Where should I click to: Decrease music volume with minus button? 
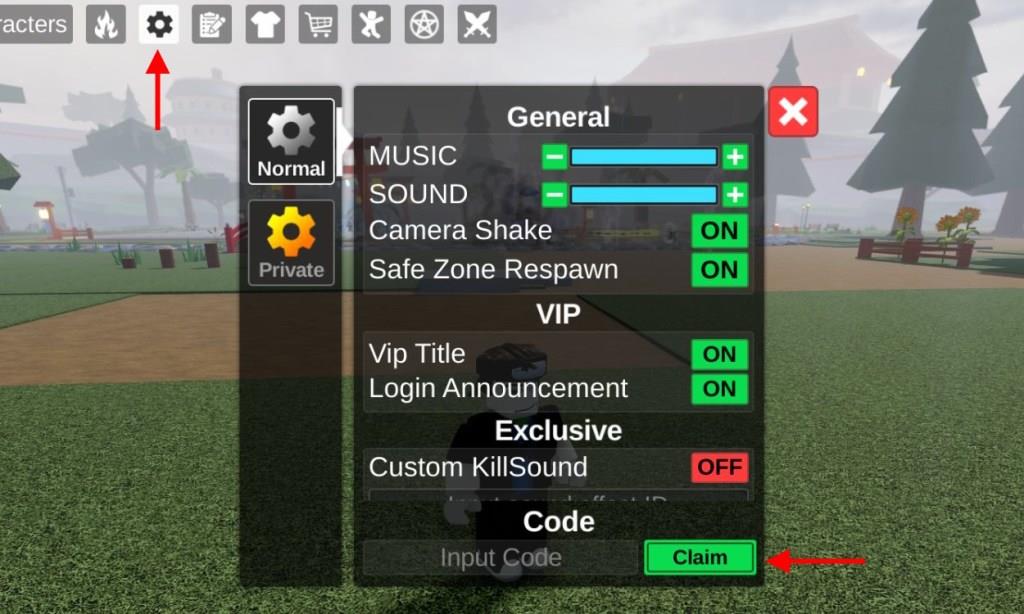pos(555,157)
